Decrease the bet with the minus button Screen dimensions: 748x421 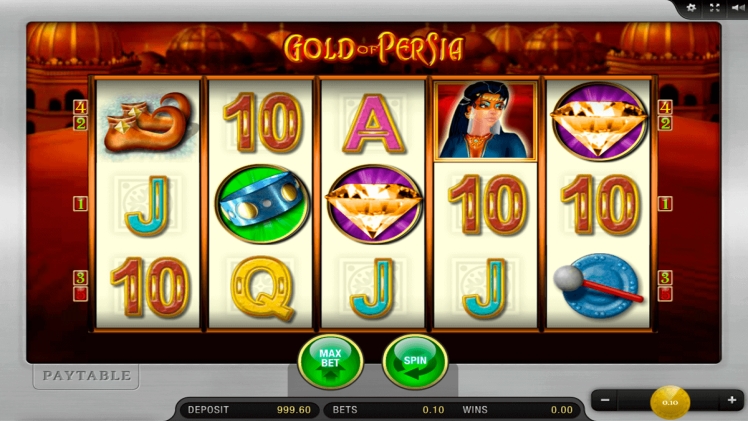point(605,401)
